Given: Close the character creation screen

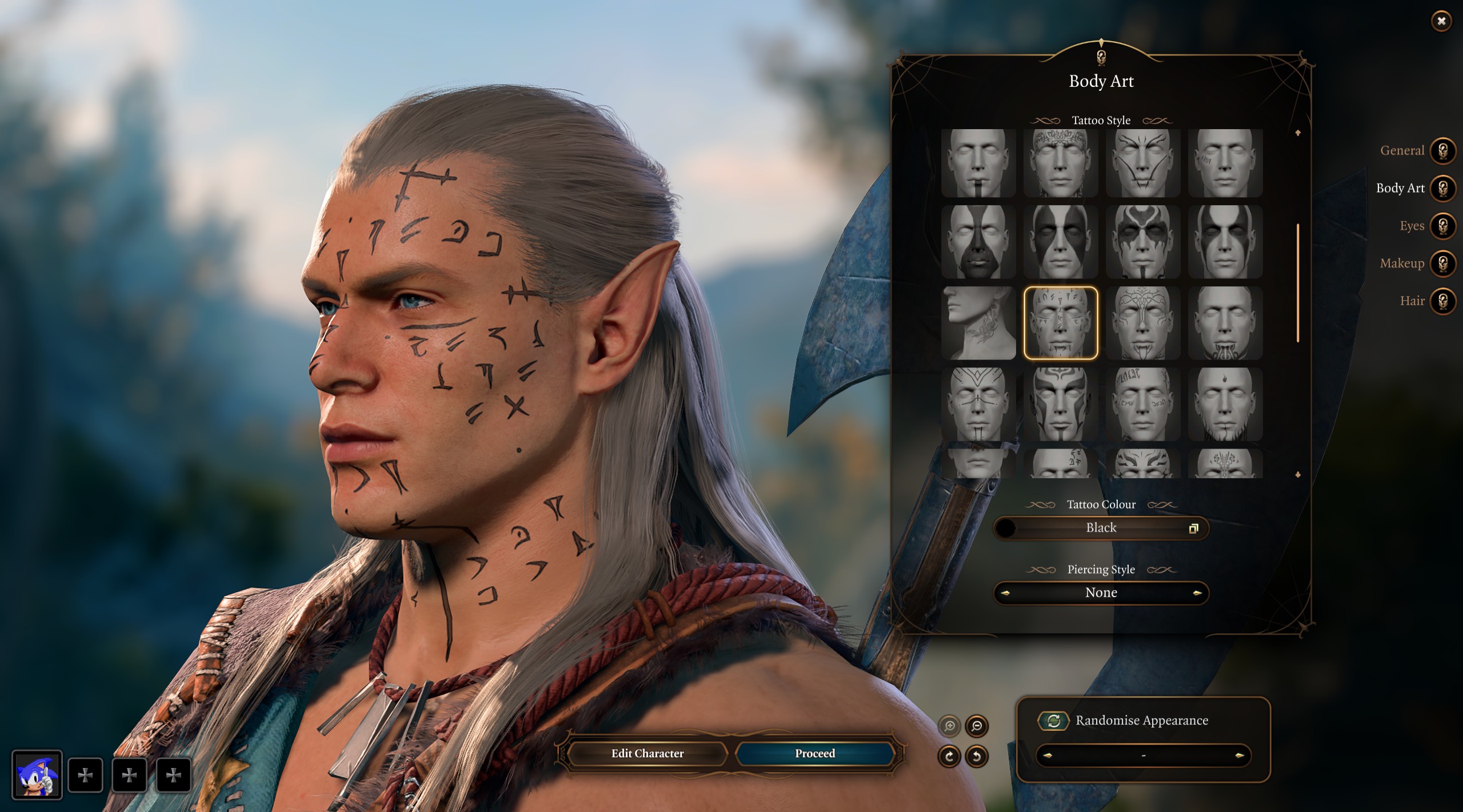Looking at the screenshot, I should tap(1441, 21).
